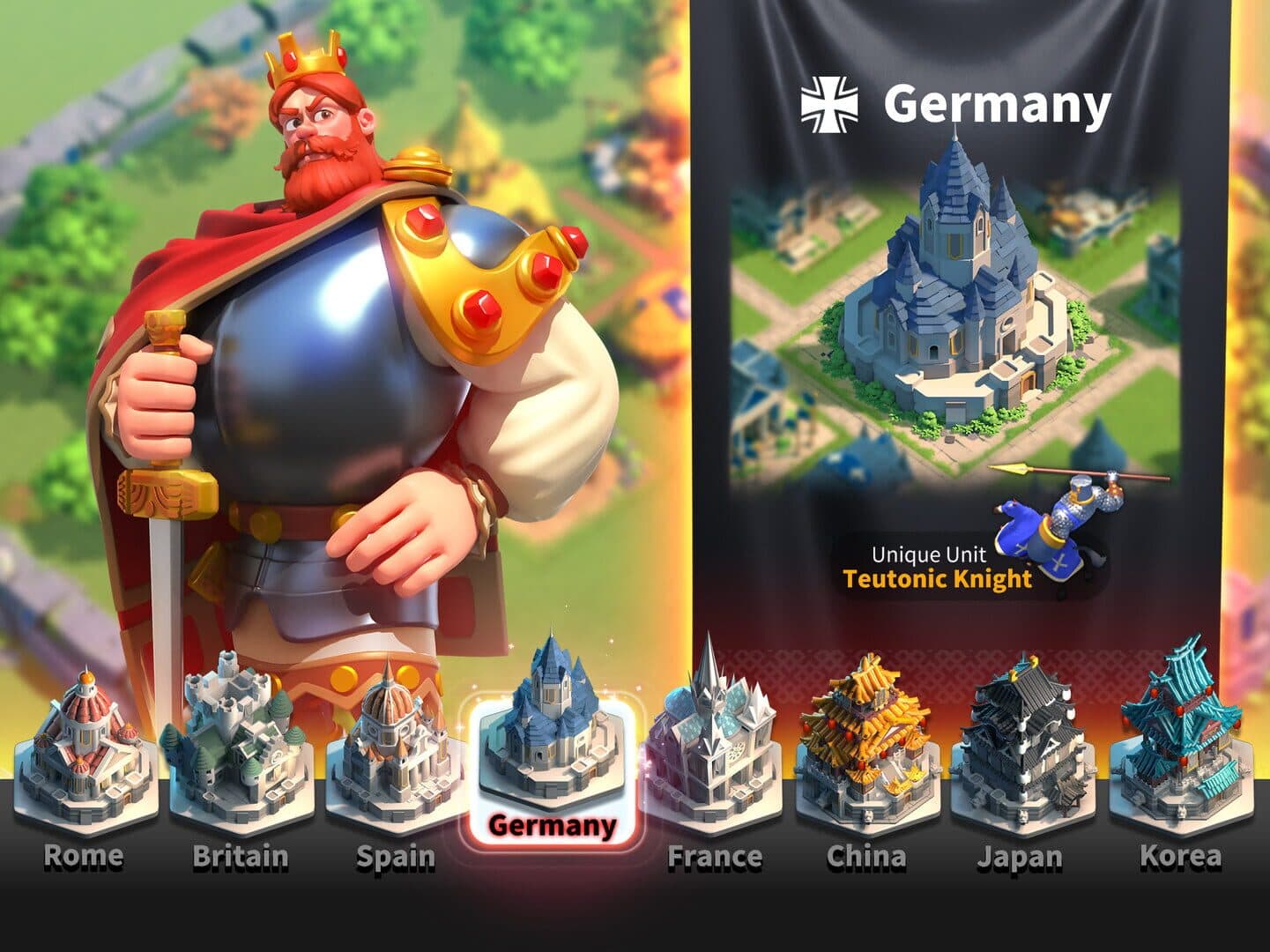Click the China label text
This screenshot has width=1270, height=952.
[867, 855]
